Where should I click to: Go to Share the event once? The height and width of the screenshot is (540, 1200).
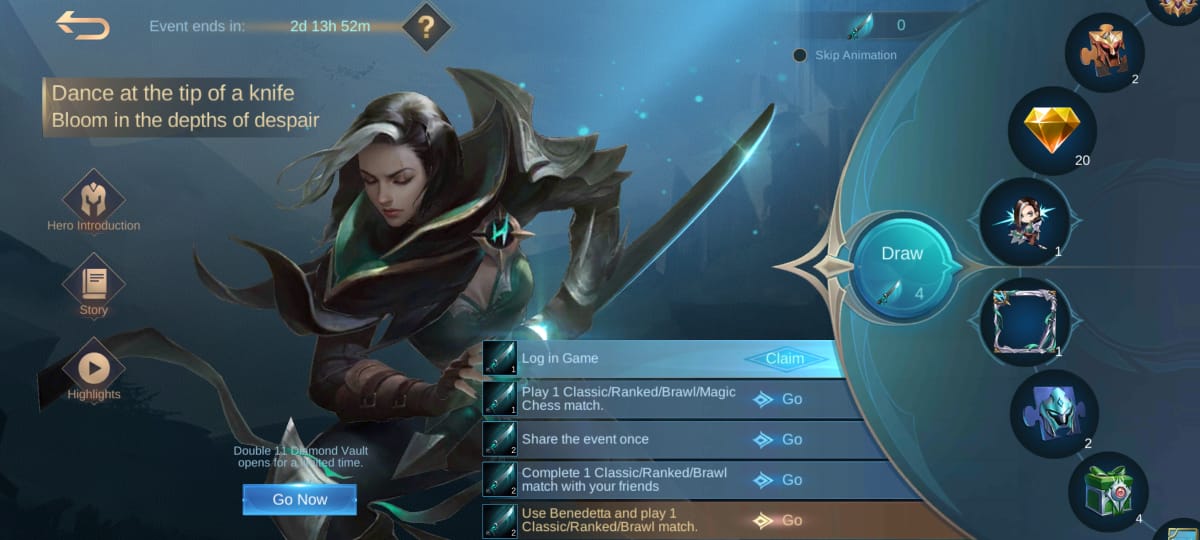pos(780,439)
